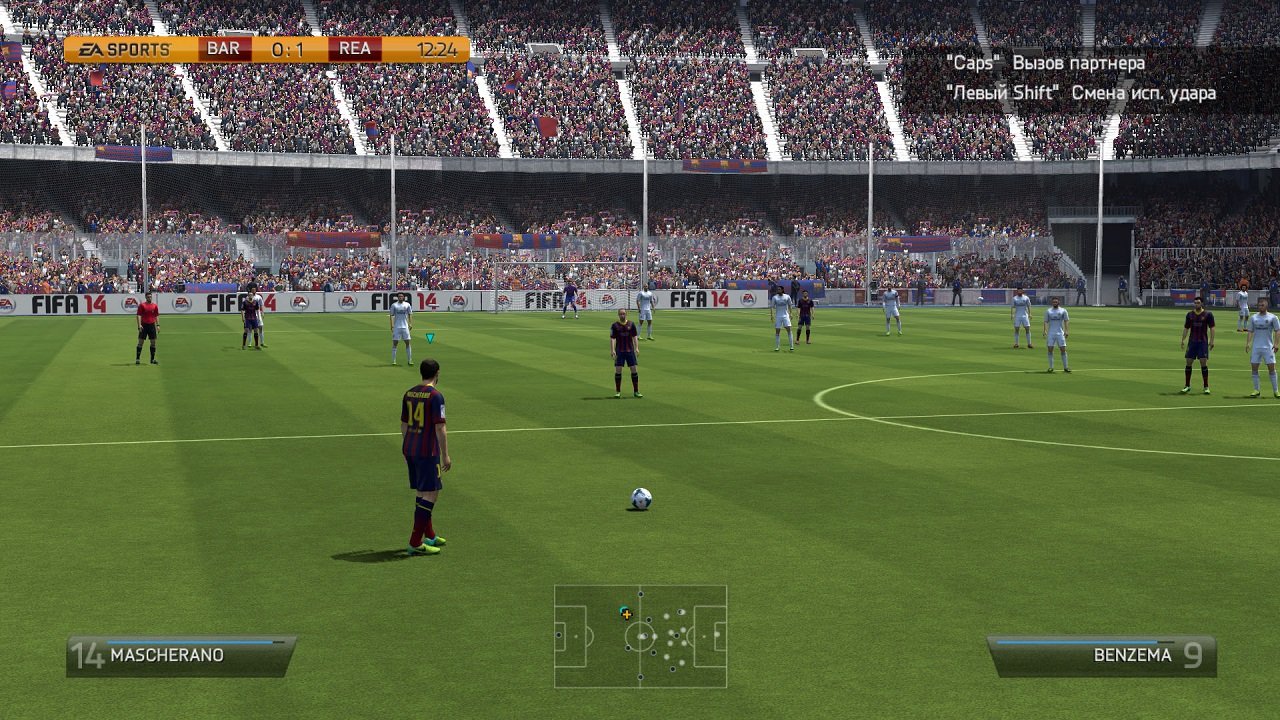This screenshot has height=720, width=1280.
Task: Click the ball icon in the radar center circle
Action: [x=640, y=637]
